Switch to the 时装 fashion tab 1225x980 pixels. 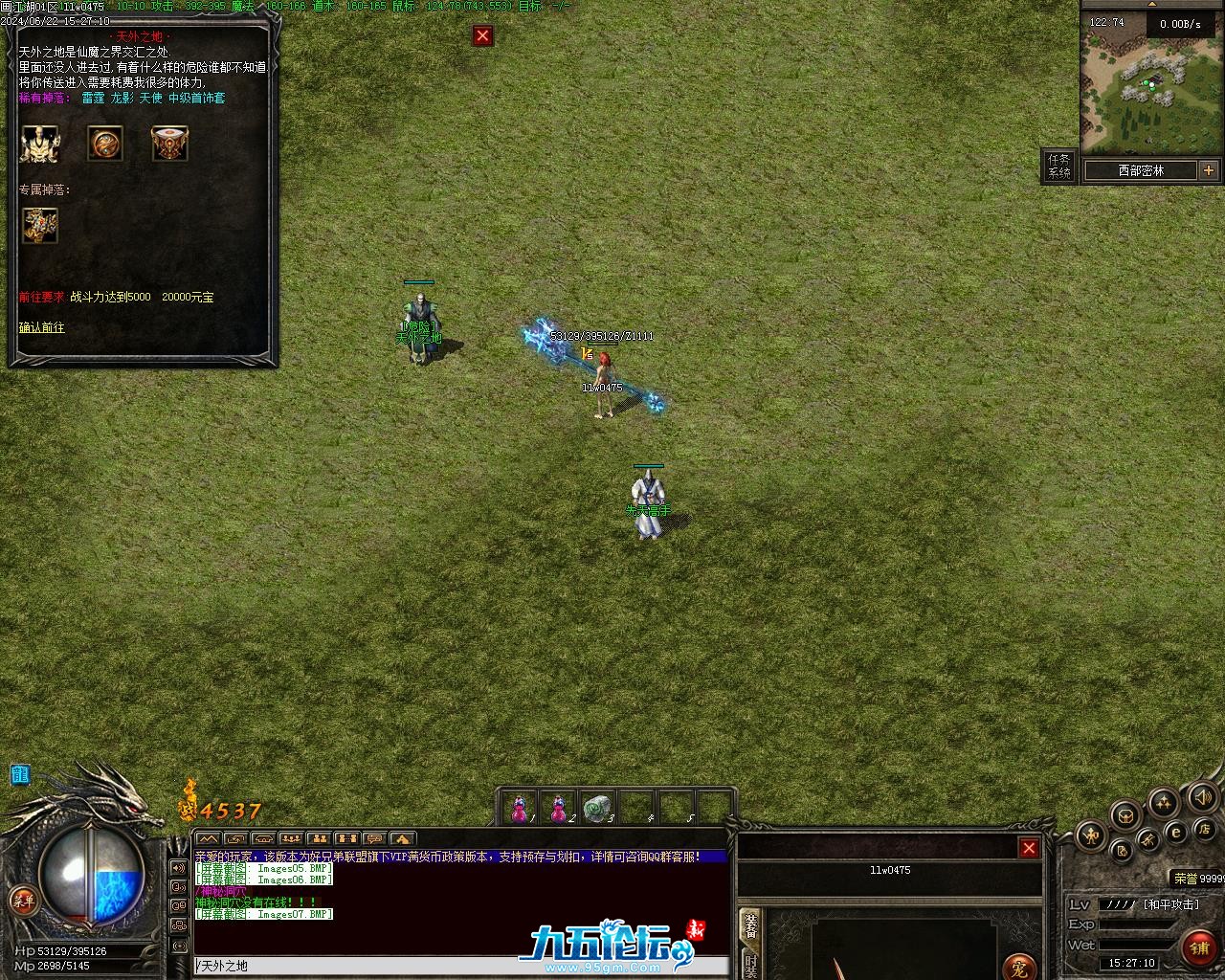tap(750, 967)
